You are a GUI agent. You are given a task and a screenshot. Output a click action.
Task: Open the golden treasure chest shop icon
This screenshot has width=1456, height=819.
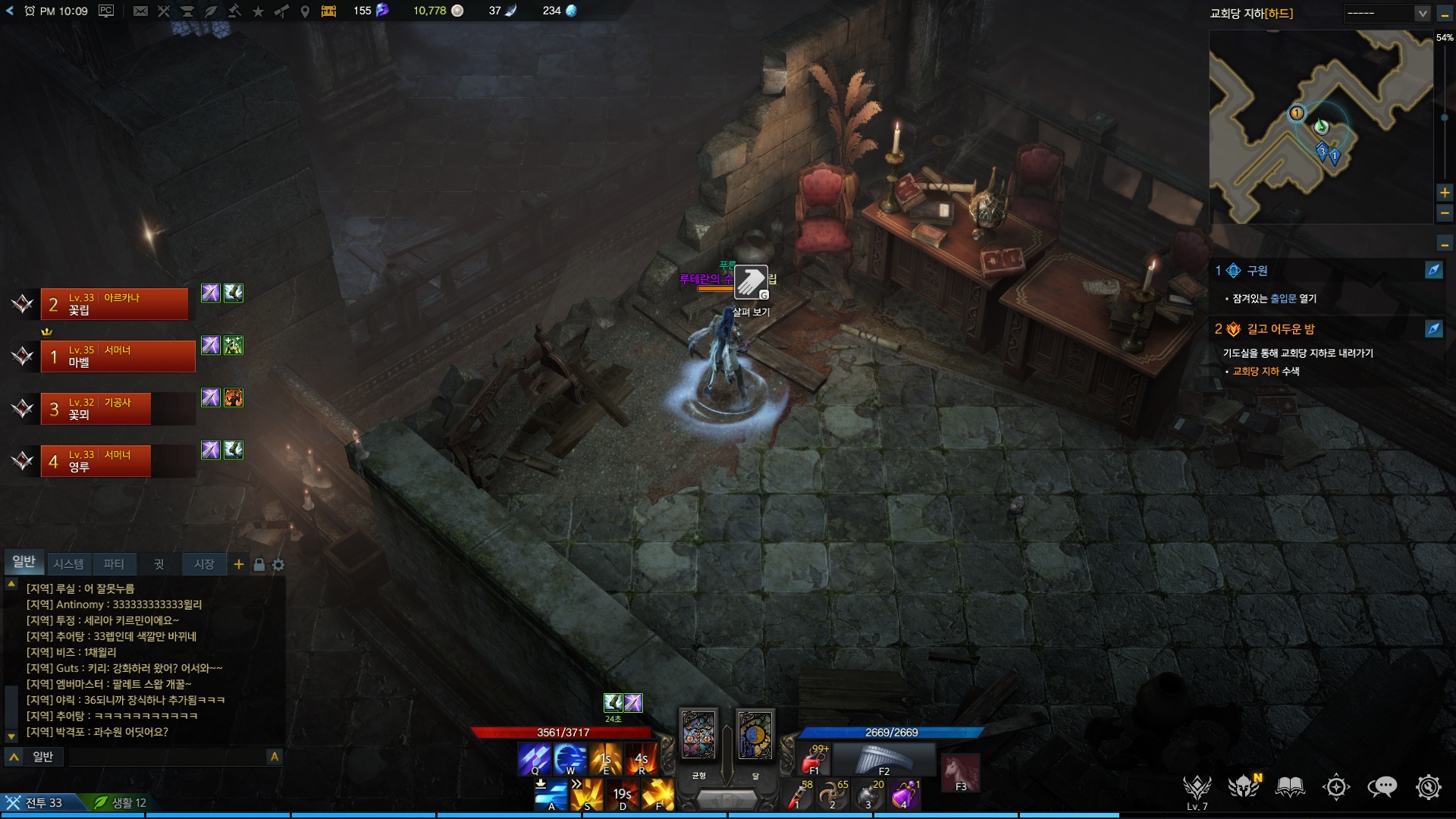328,11
